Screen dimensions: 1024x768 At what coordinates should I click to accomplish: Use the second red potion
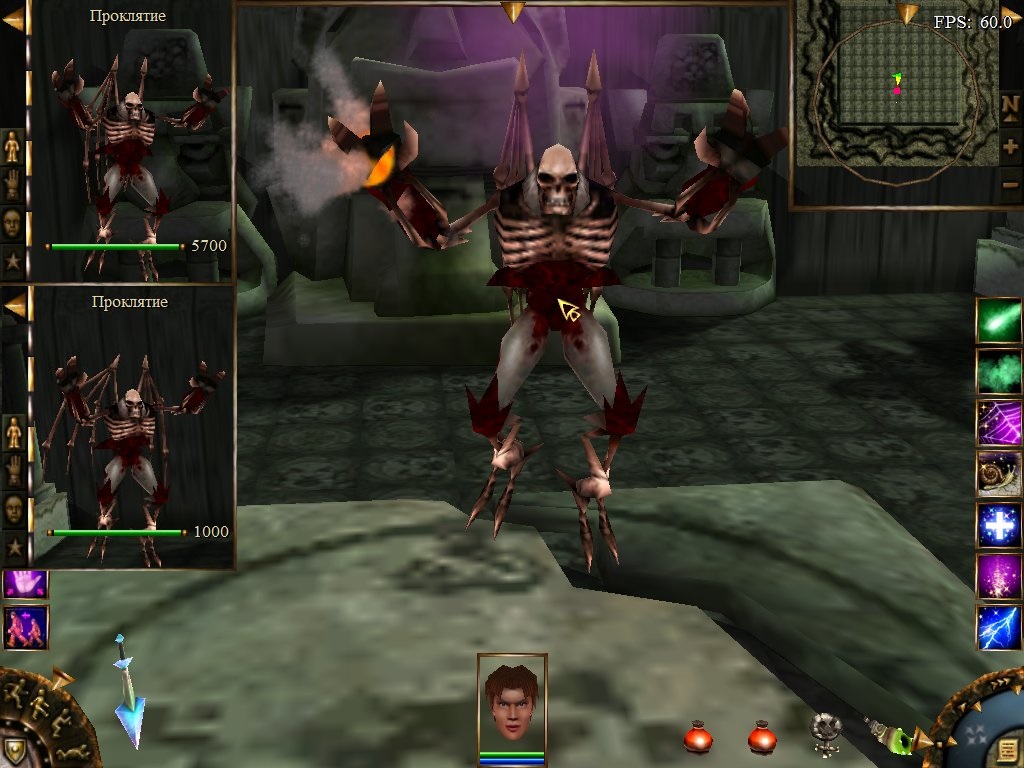click(762, 737)
